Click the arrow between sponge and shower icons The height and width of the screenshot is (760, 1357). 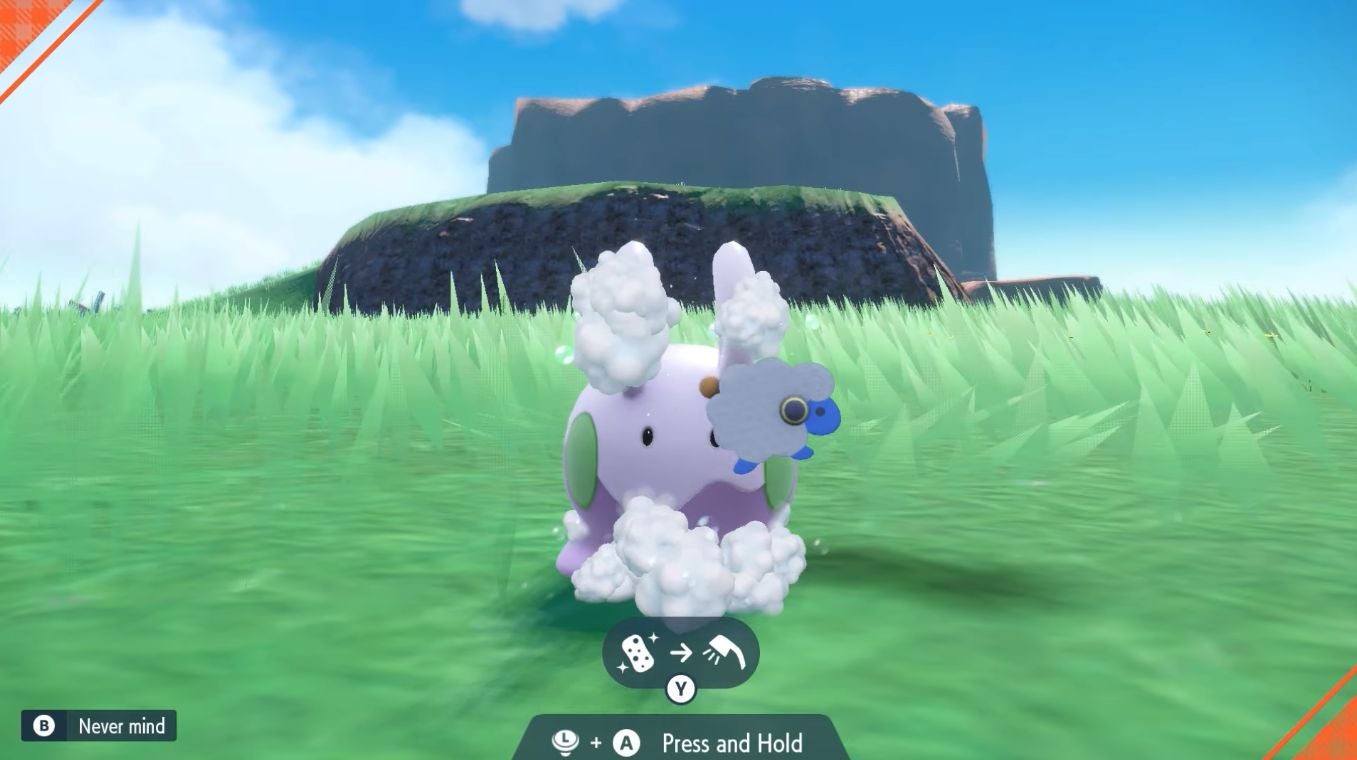point(681,651)
